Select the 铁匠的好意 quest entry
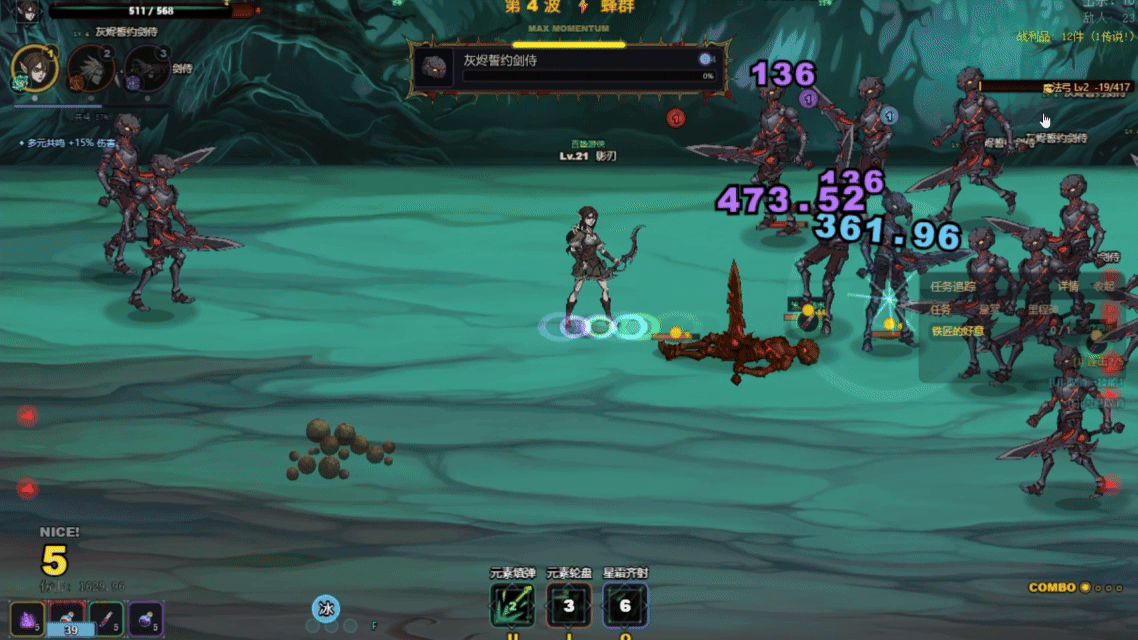This screenshot has height=640, width=1138. [958, 331]
